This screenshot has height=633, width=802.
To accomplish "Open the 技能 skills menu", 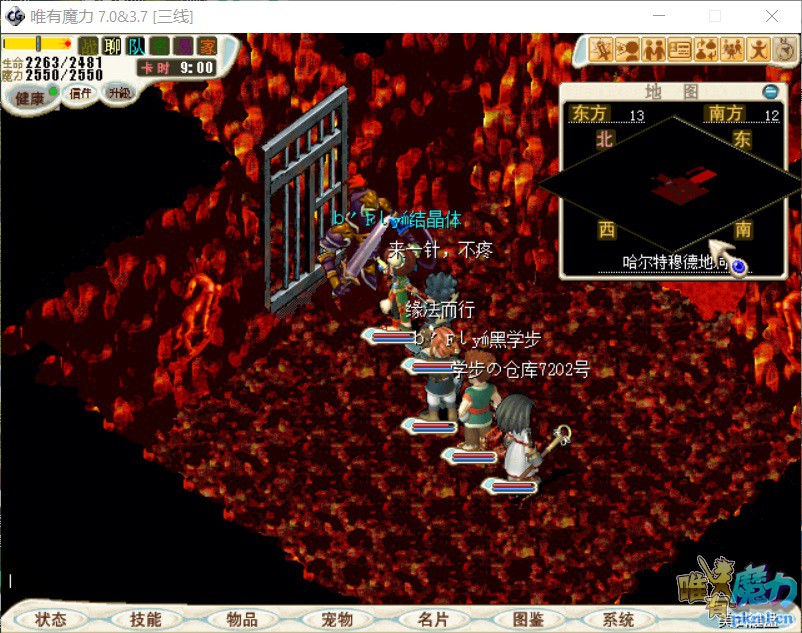I will pyautogui.click(x=145, y=619).
